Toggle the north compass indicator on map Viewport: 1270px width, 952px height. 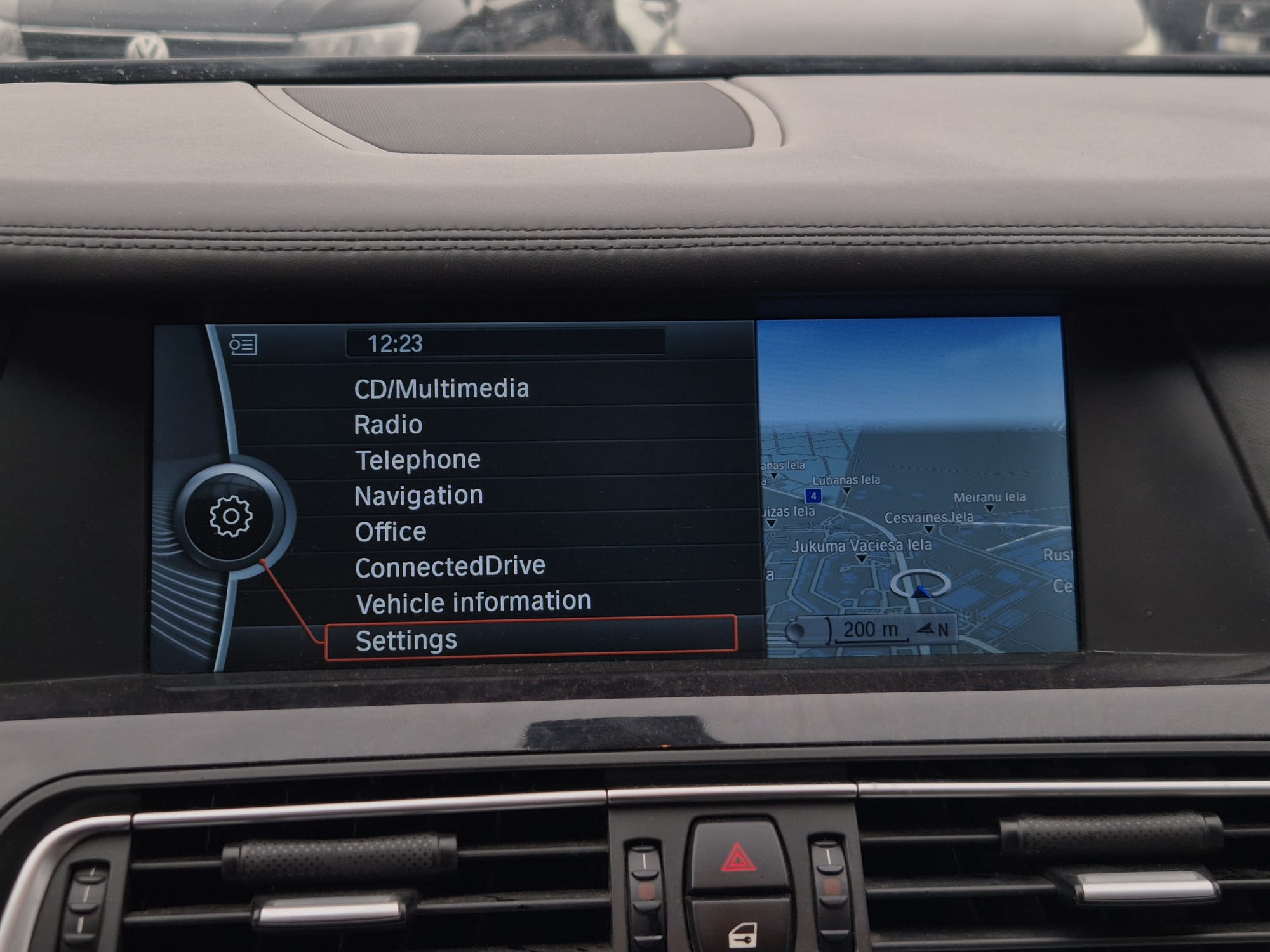(933, 629)
